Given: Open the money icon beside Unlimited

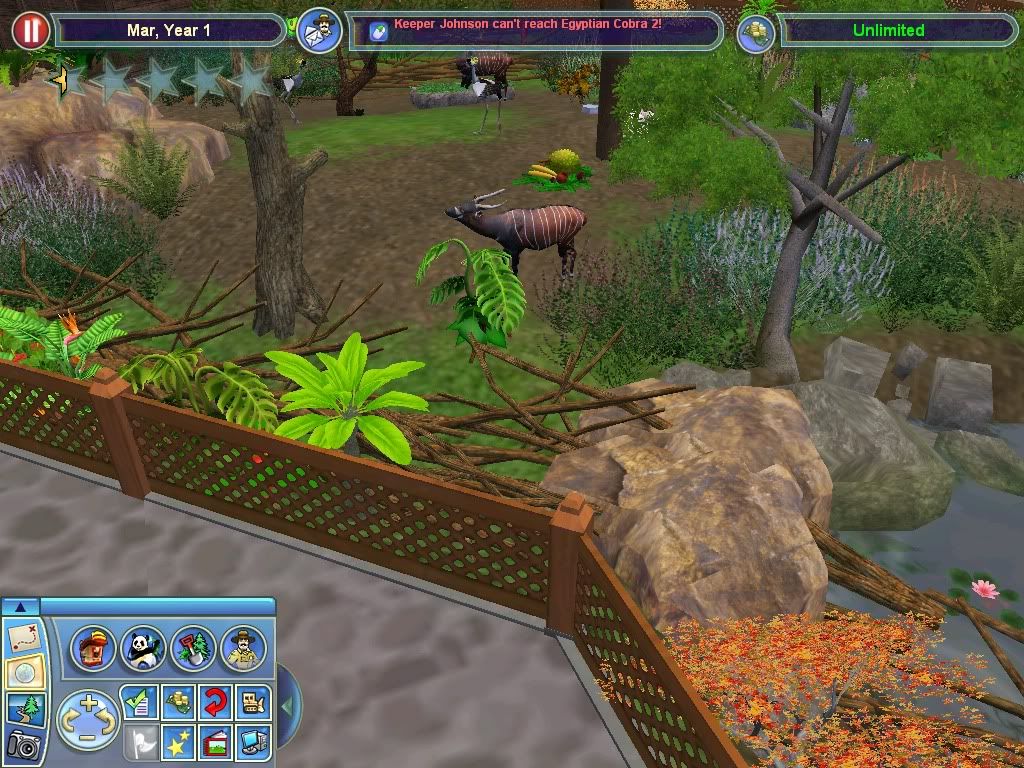Looking at the screenshot, I should tap(757, 31).
